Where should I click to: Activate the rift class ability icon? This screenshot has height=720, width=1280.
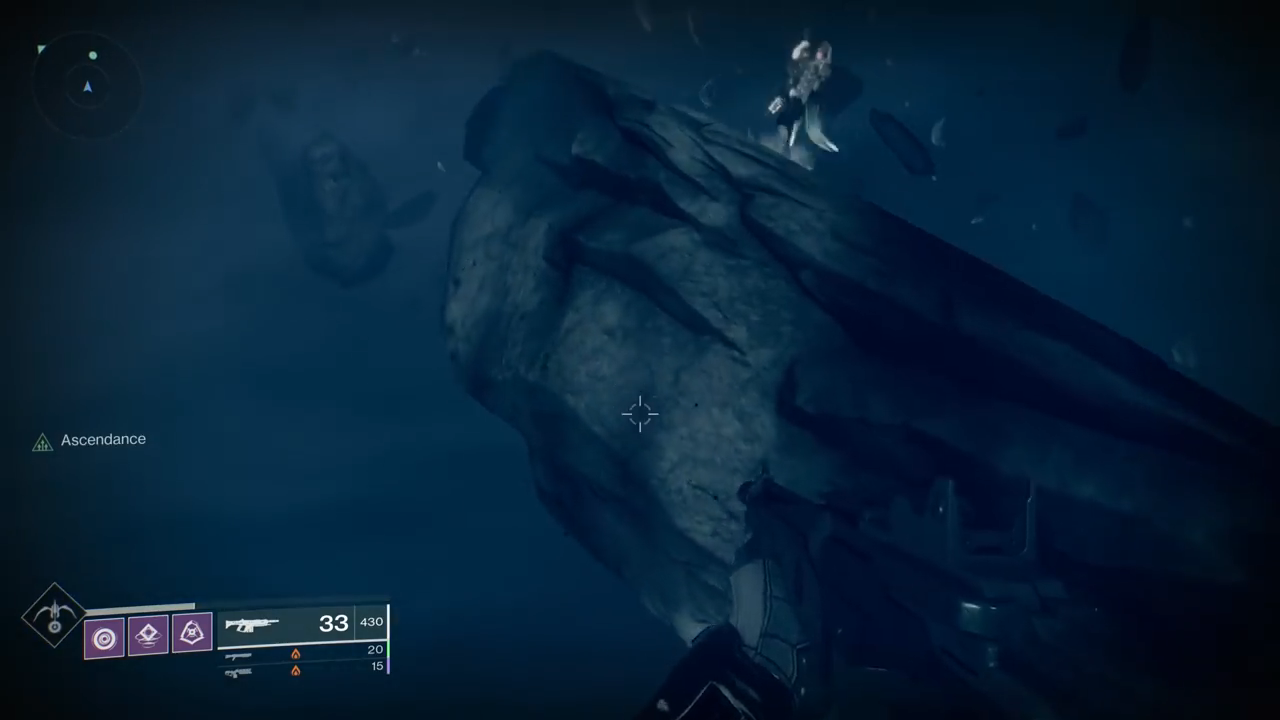click(148, 635)
